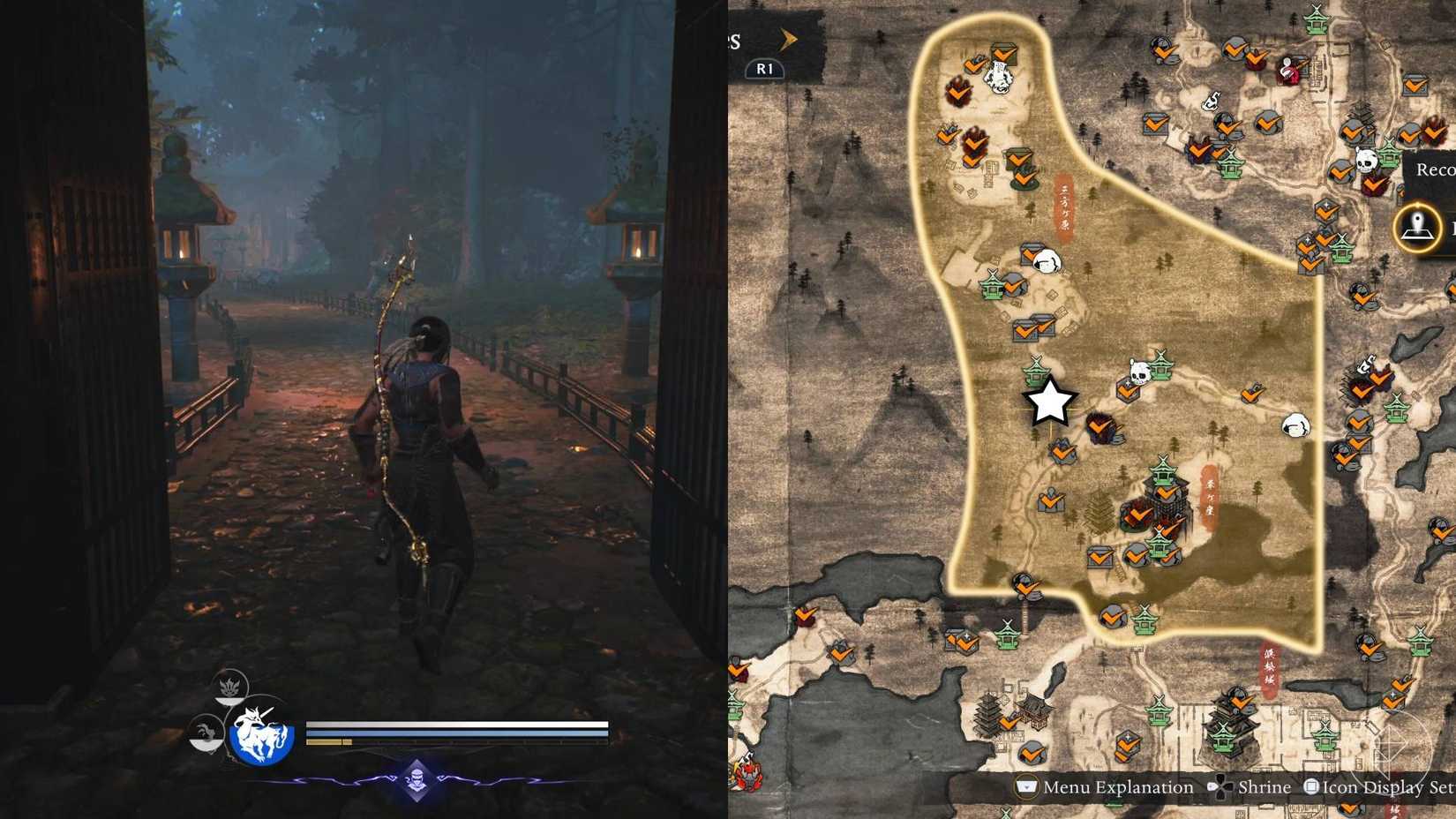Open the Reco panel on the right edge
1456x819 pixels.
click(x=1434, y=168)
